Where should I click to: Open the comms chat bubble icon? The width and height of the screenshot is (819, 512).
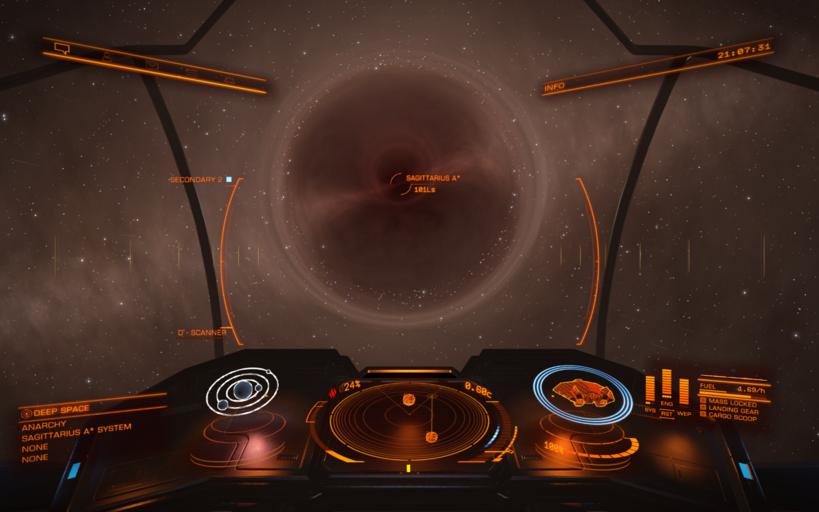point(62,47)
